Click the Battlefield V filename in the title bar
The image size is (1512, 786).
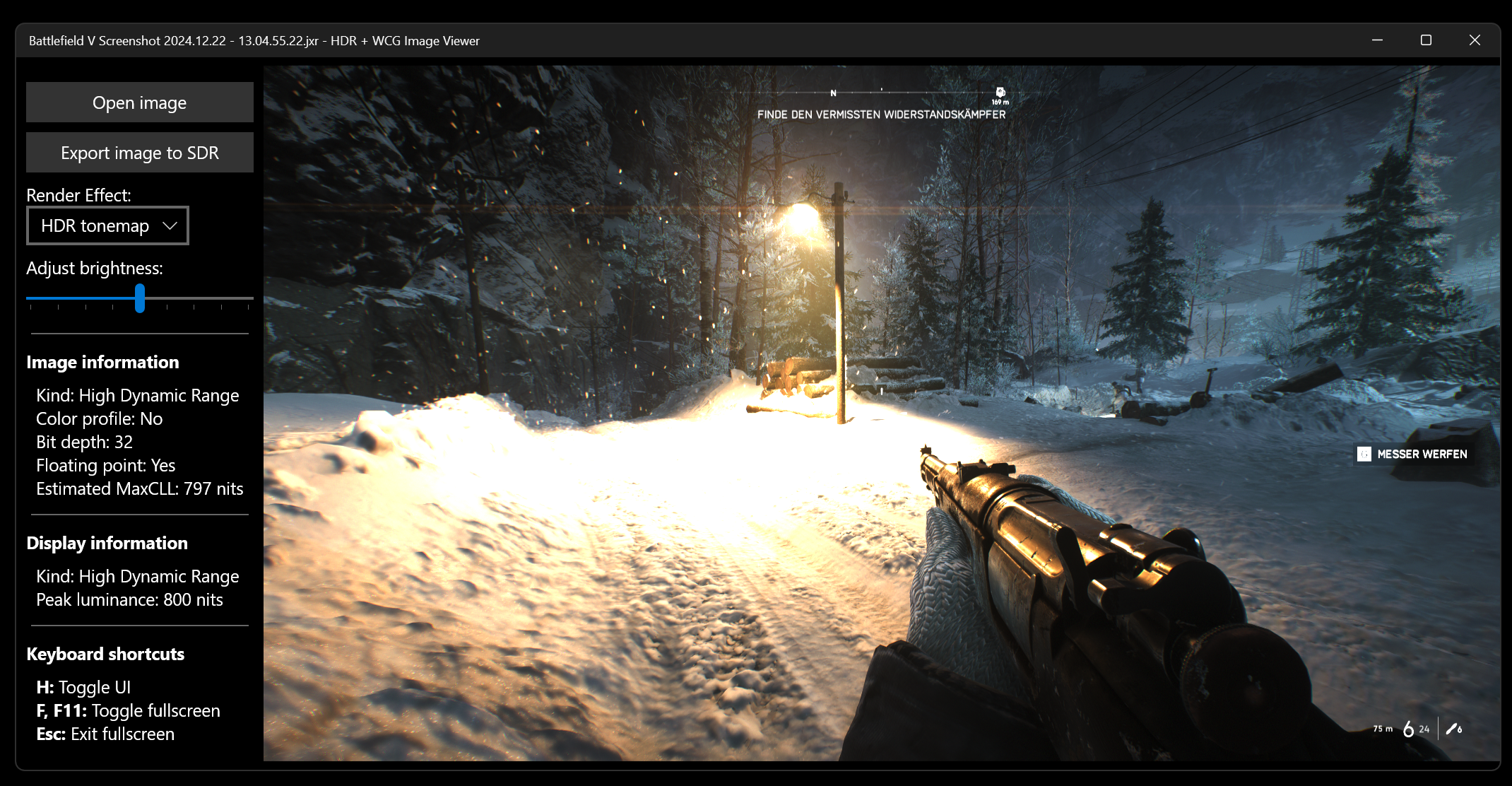click(x=172, y=40)
